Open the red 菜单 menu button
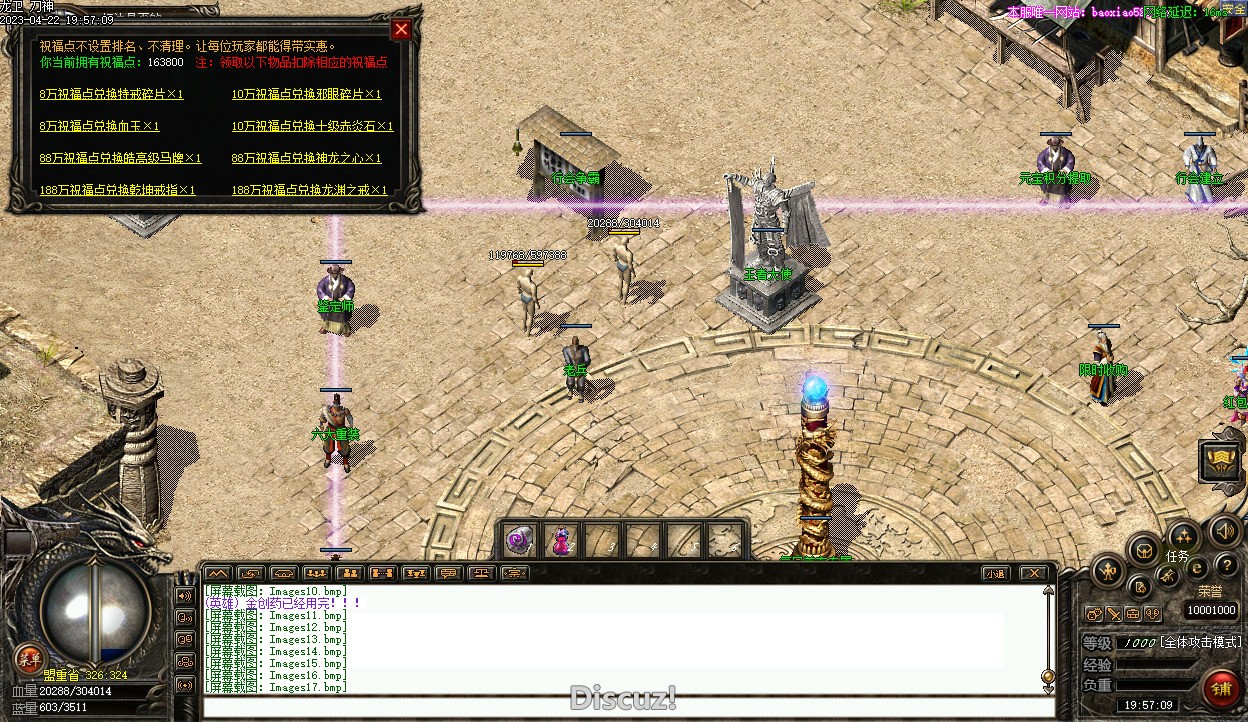Screen dimensions: 1248x722 coord(28,658)
